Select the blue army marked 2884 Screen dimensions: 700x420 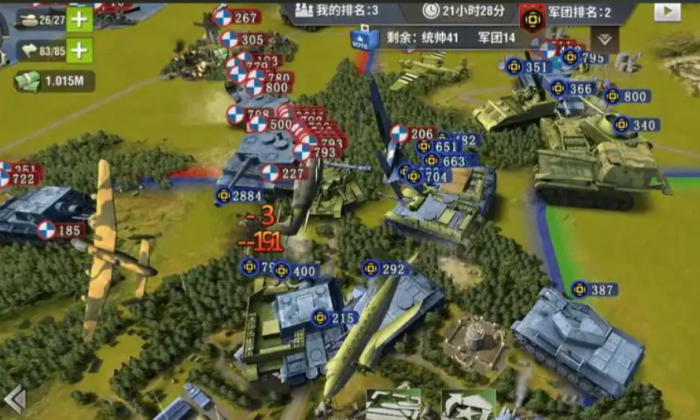239,196
